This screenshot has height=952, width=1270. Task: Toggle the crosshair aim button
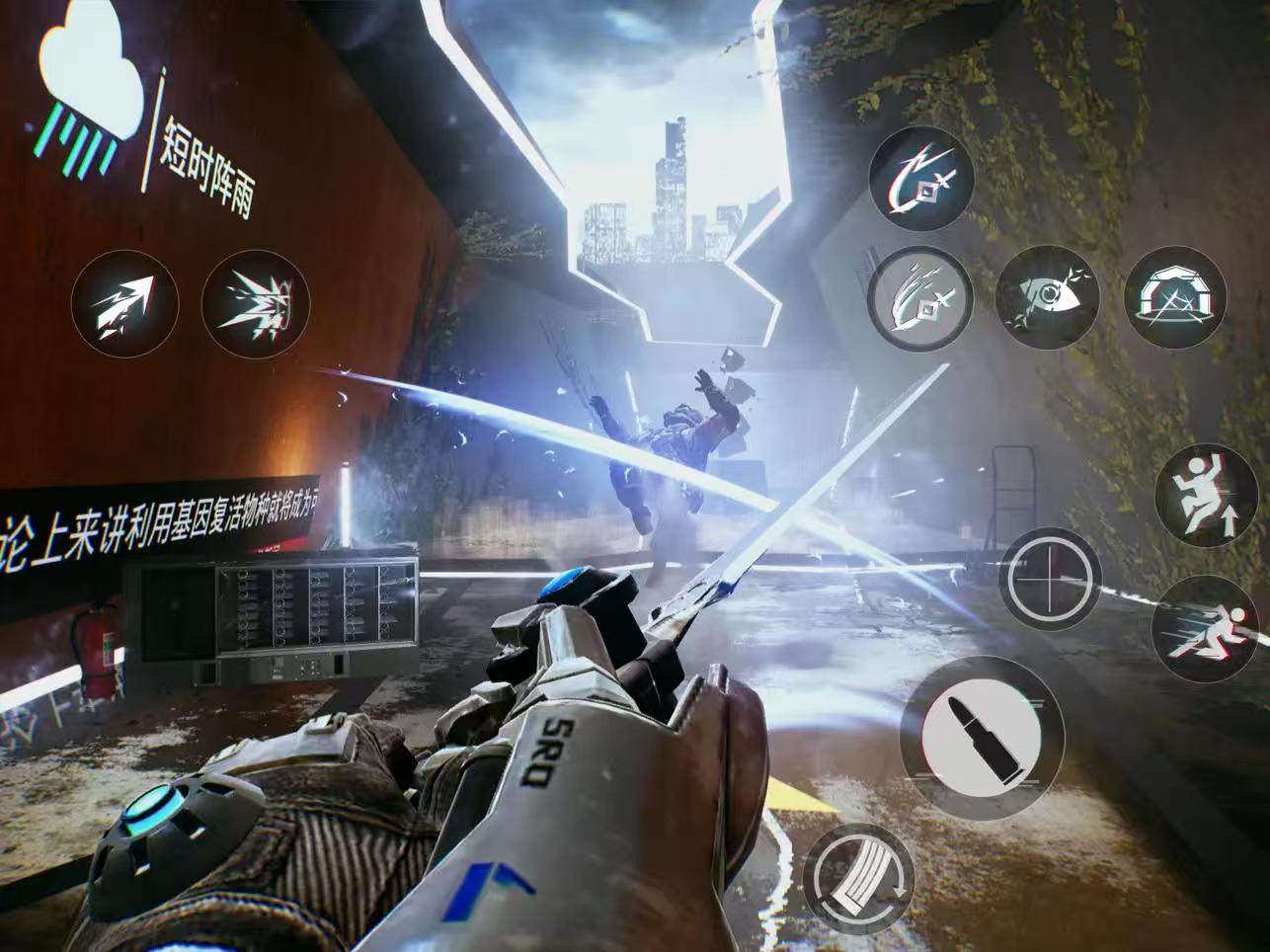pos(1050,579)
